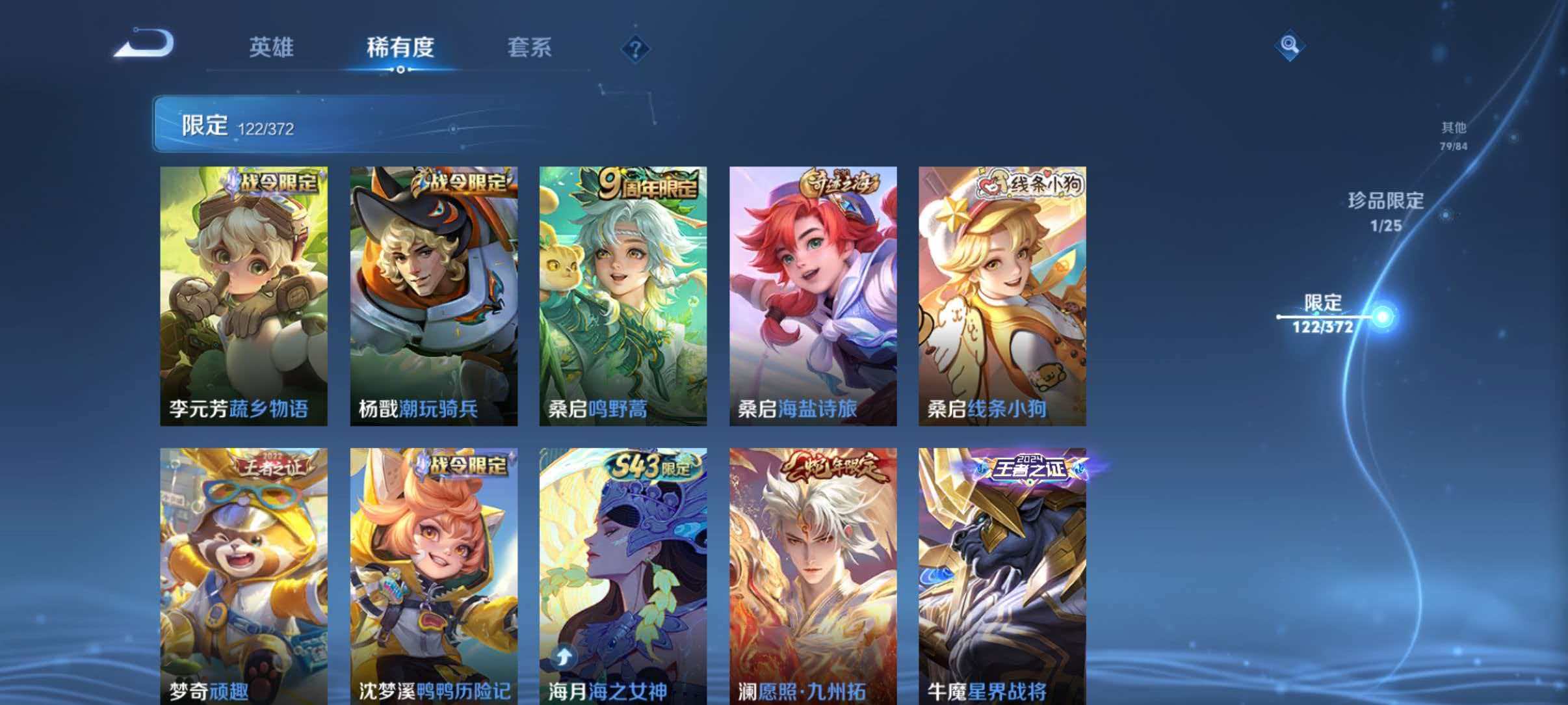Open search with the magnifier icon
1568x705 pixels.
1290,46
